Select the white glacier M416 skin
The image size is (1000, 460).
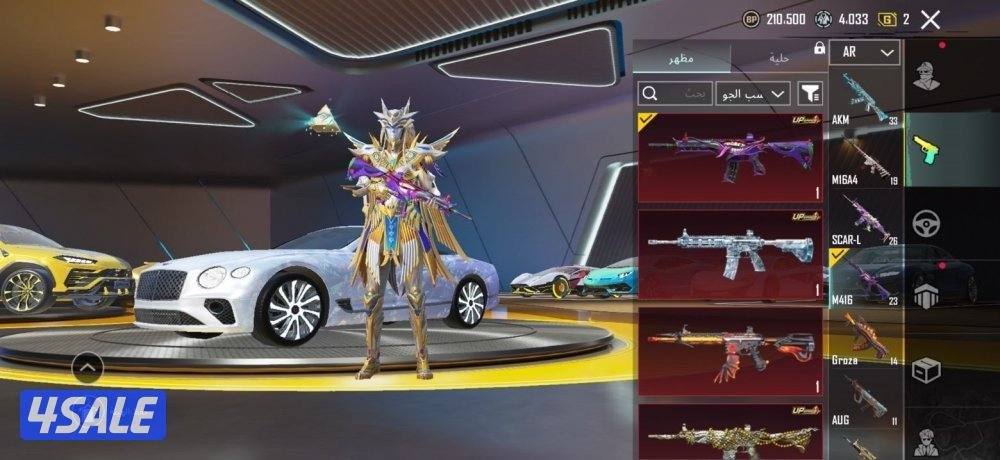[x=730, y=254]
